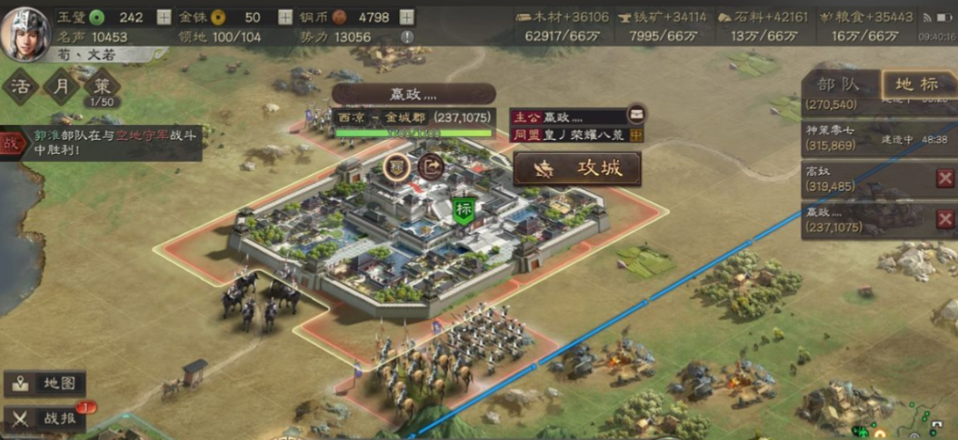This screenshot has width=958, height=440.
Task: Open the 月 diamond menu
Action: pyautogui.click(x=59, y=86)
